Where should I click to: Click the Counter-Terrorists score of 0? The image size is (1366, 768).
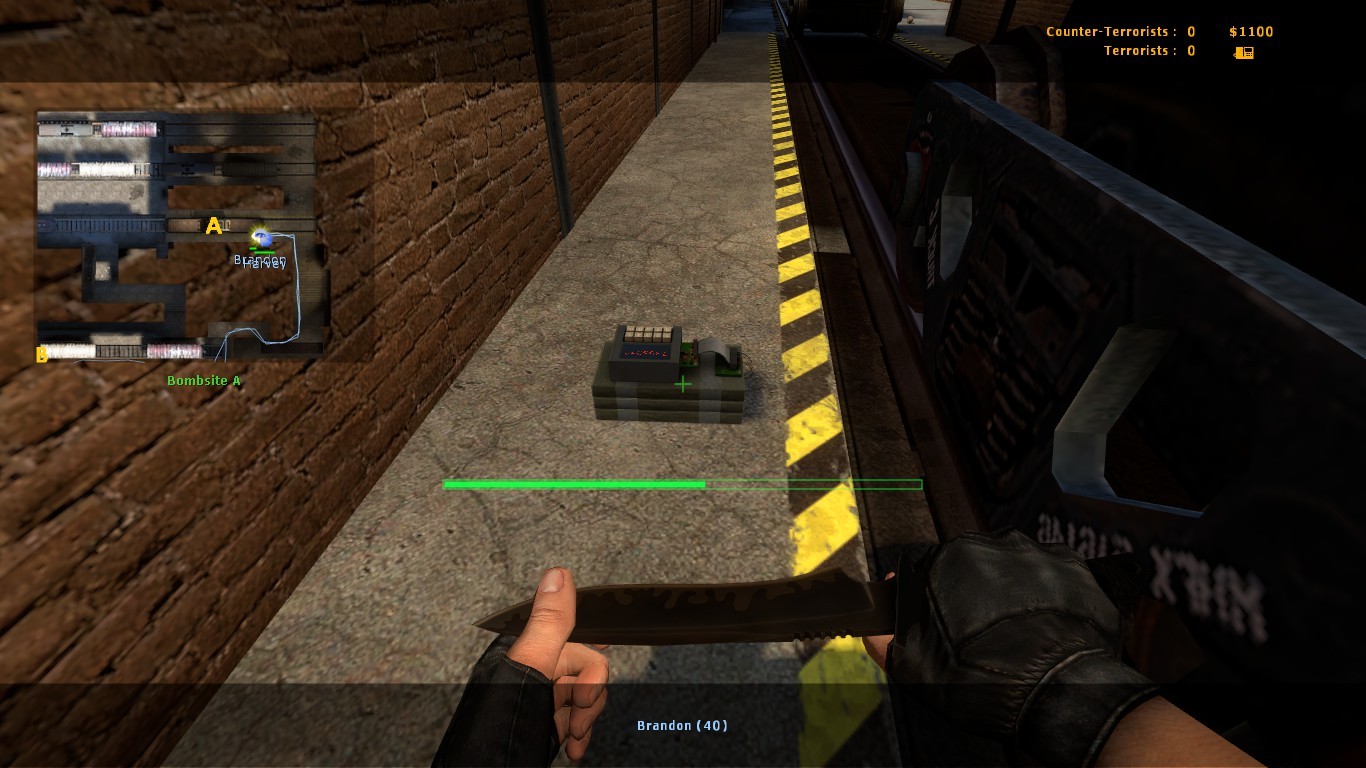coord(1190,31)
